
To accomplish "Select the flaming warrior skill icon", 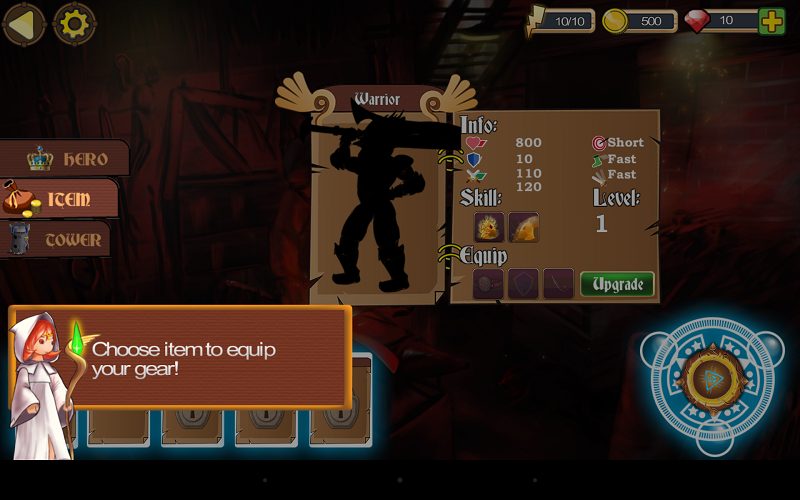I will click(x=489, y=227).
